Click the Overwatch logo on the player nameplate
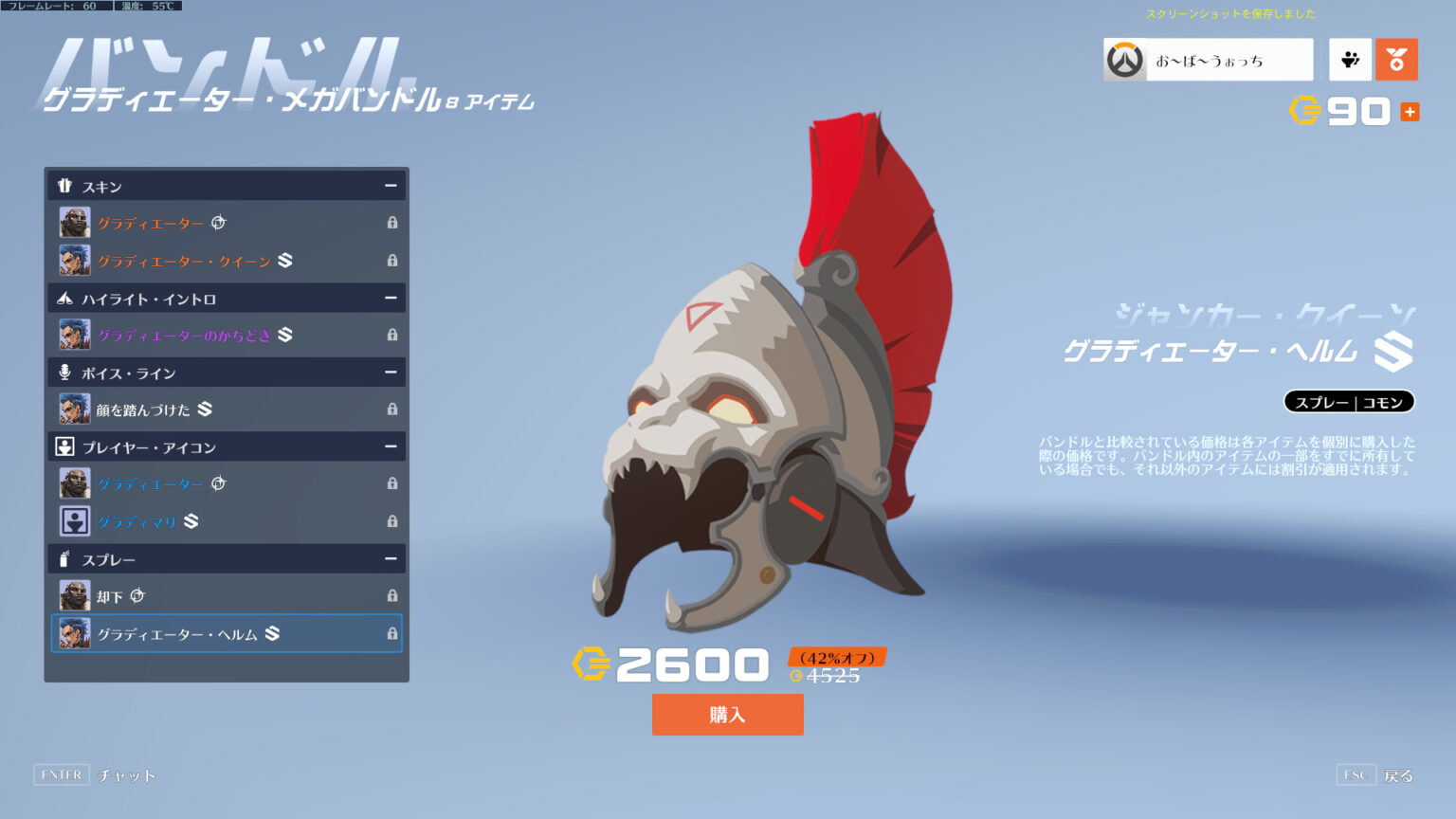 pos(1124,59)
